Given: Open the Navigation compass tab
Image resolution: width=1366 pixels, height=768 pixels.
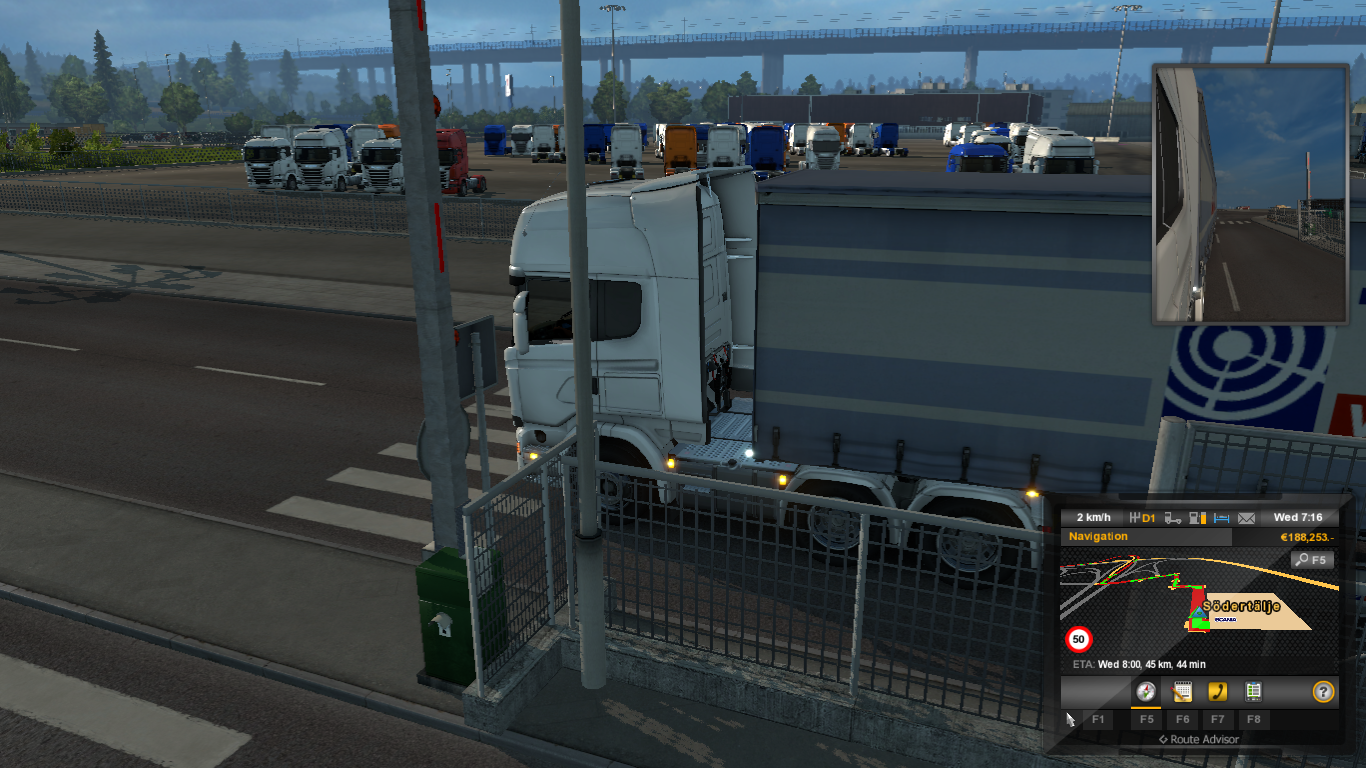Looking at the screenshot, I should coord(1146,691).
